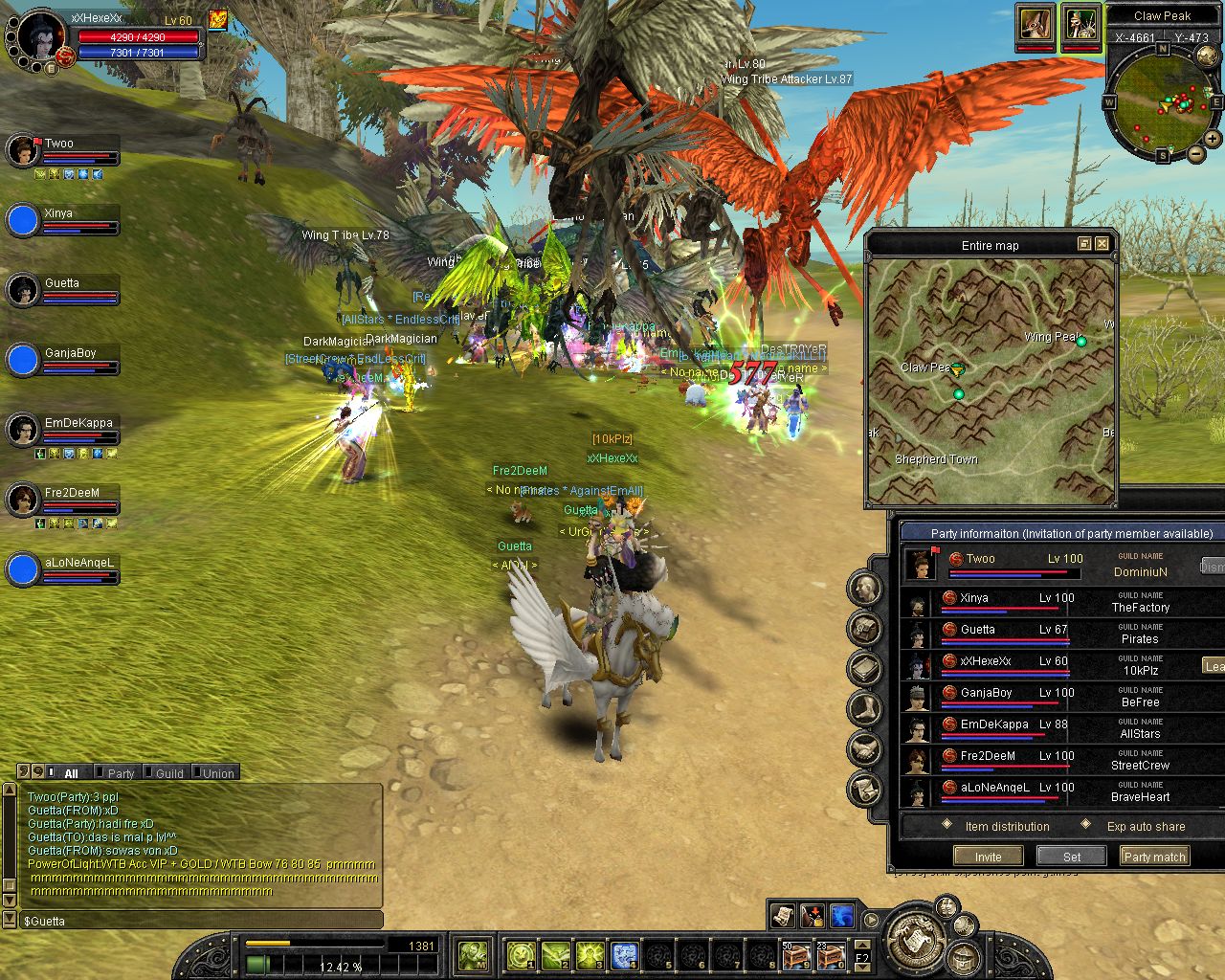Click the Set button in party panel
The image size is (1225, 980).
pos(1072,857)
